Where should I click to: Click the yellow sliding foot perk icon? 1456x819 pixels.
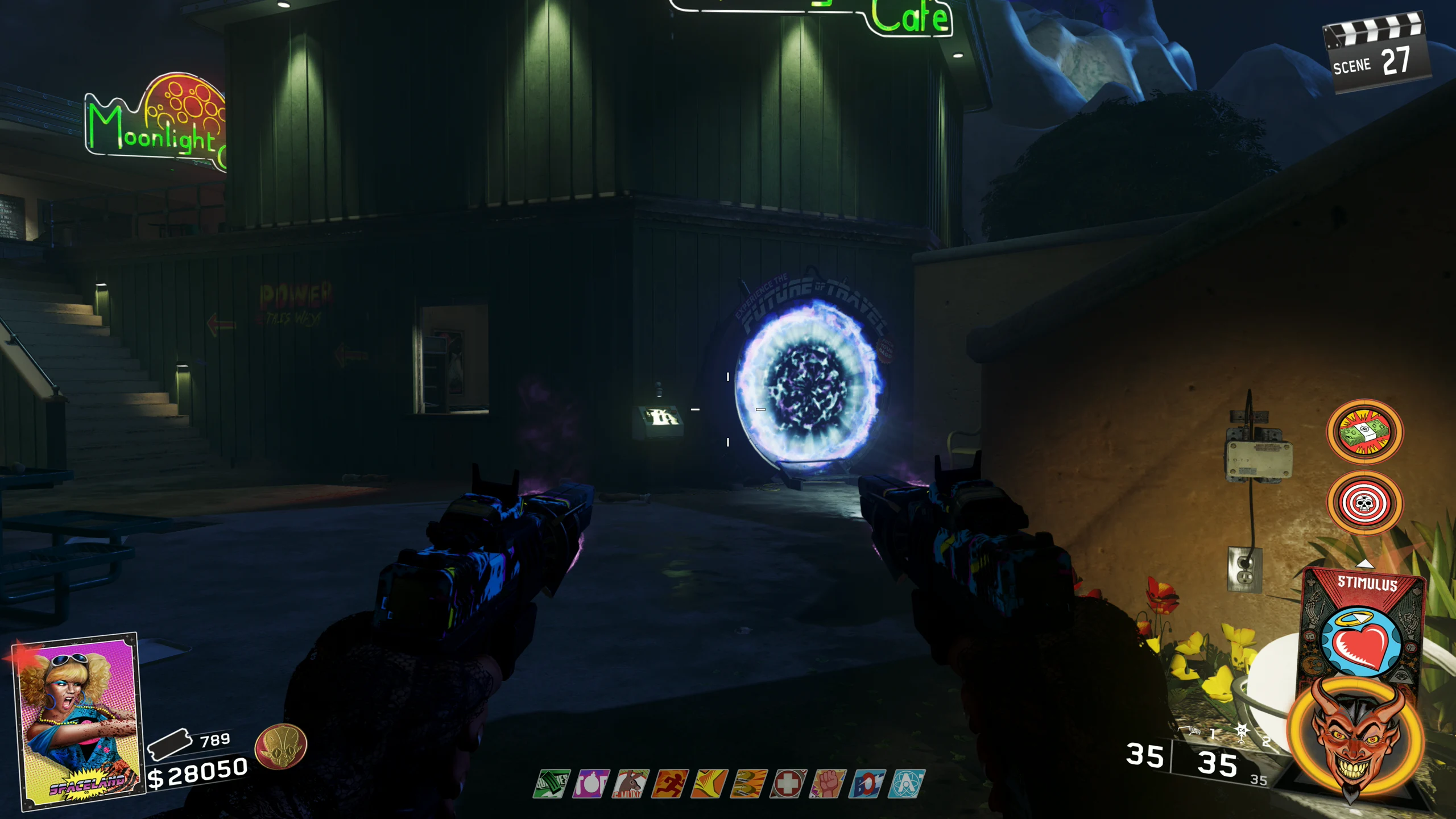[x=709, y=784]
